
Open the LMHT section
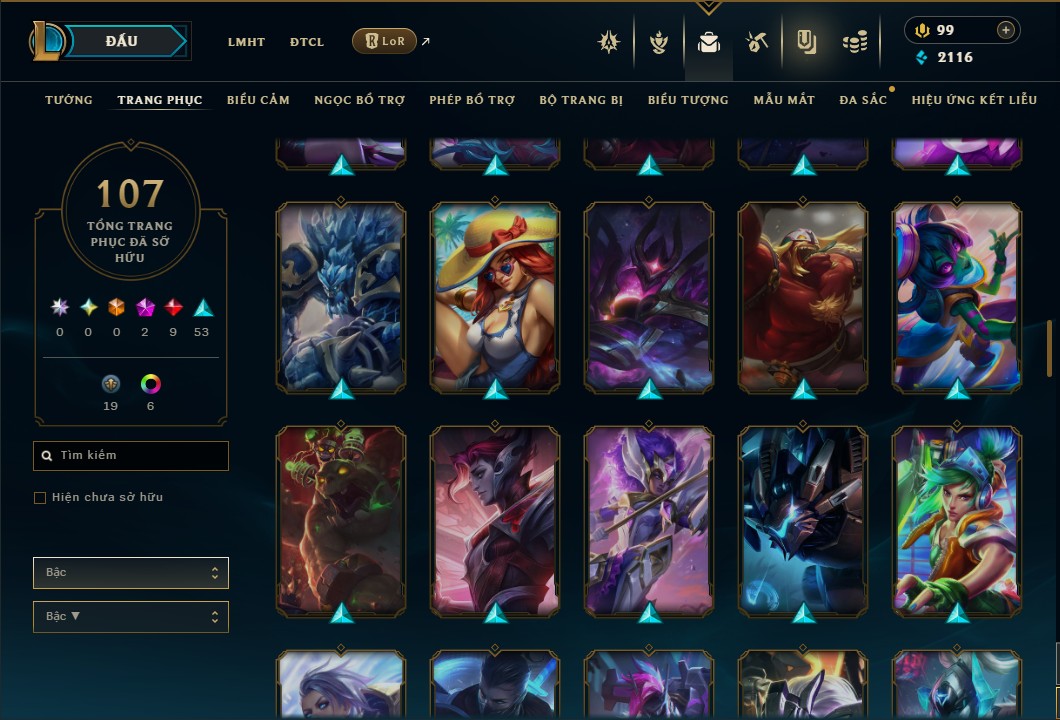click(x=246, y=42)
